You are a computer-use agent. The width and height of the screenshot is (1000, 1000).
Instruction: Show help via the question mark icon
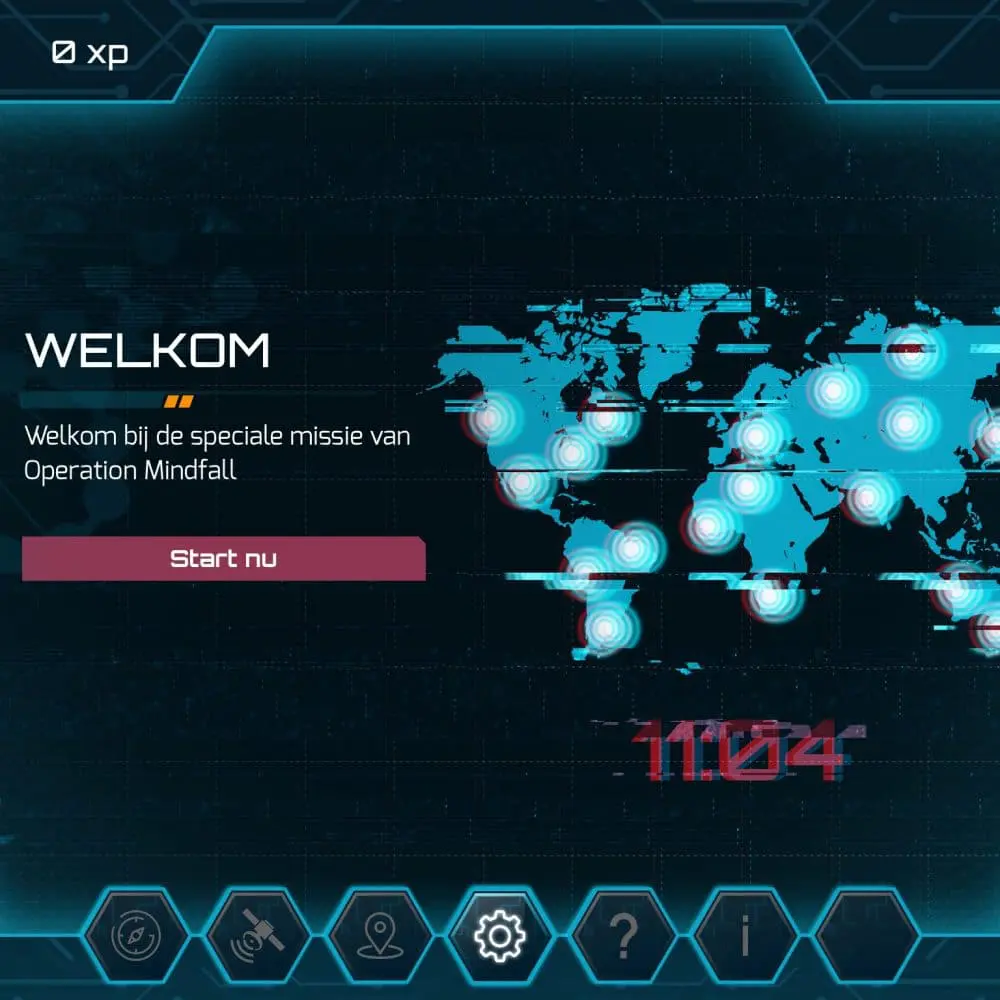click(622, 936)
